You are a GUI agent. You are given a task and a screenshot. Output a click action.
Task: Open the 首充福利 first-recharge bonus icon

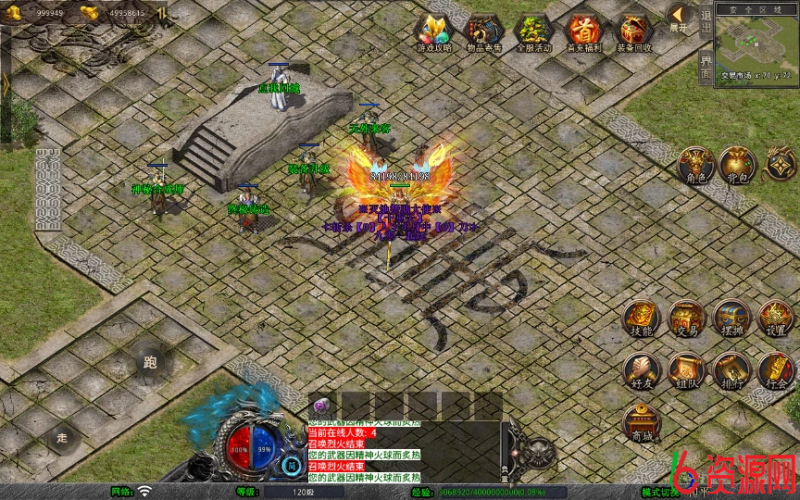coord(585,32)
